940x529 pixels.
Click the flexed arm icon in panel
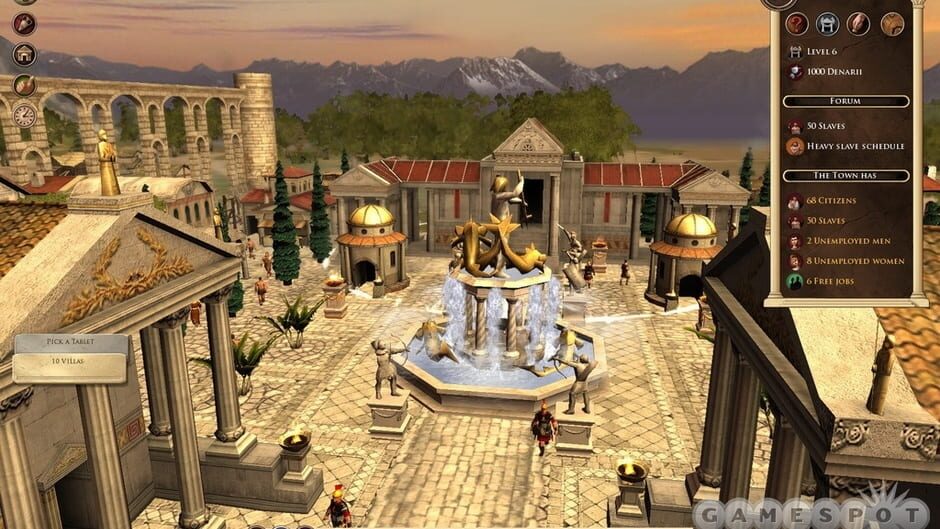859,24
